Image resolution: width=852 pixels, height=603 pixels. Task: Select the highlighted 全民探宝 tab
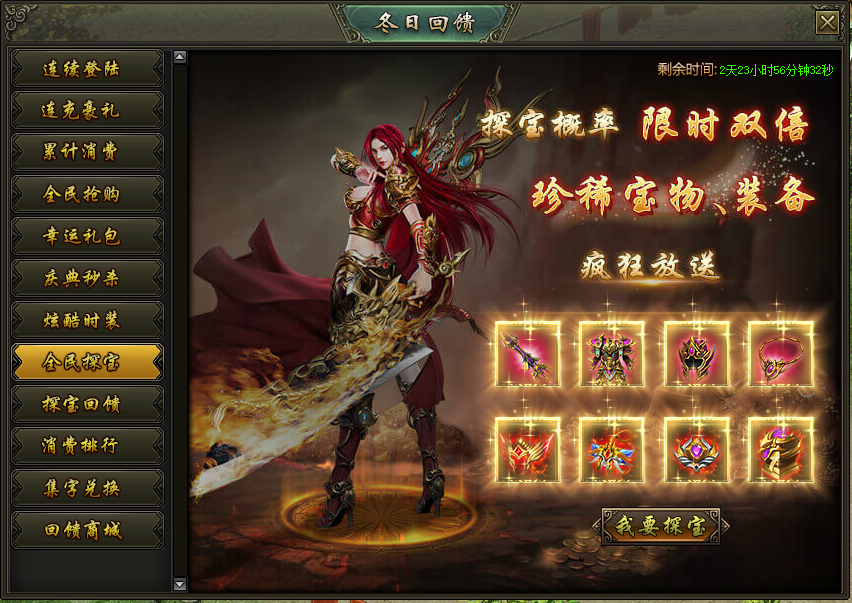(87, 362)
